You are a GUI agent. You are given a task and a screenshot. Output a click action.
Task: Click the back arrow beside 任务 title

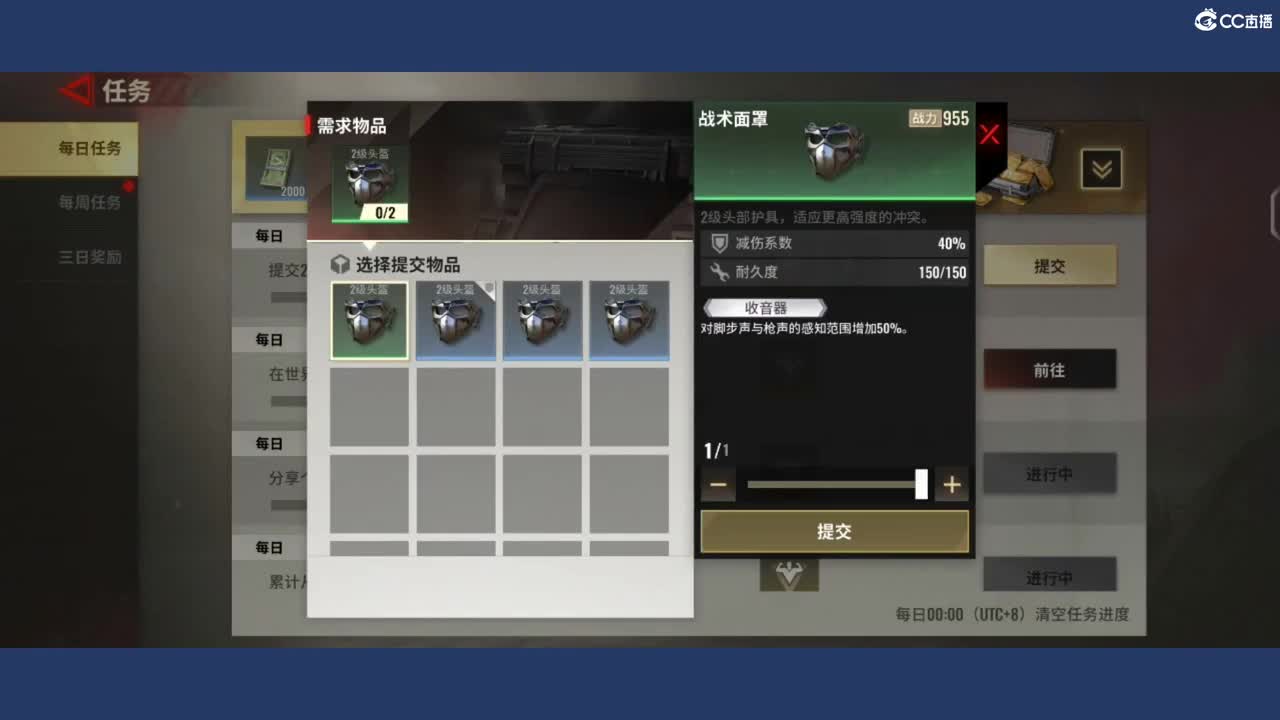coord(75,91)
